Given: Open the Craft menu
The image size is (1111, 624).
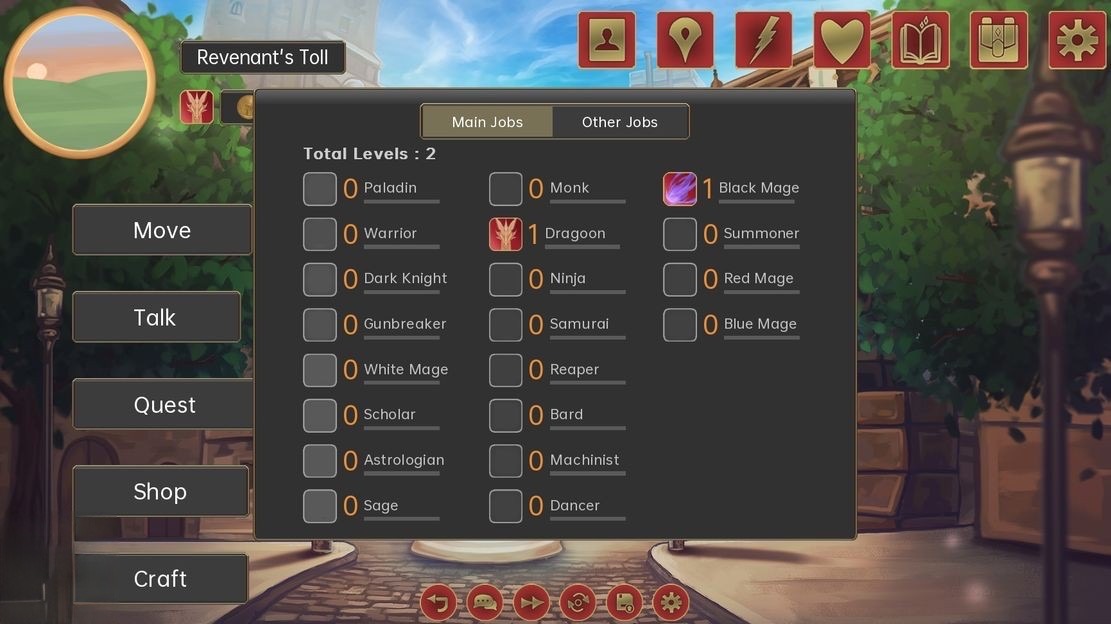Looking at the screenshot, I should [x=160, y=579].
